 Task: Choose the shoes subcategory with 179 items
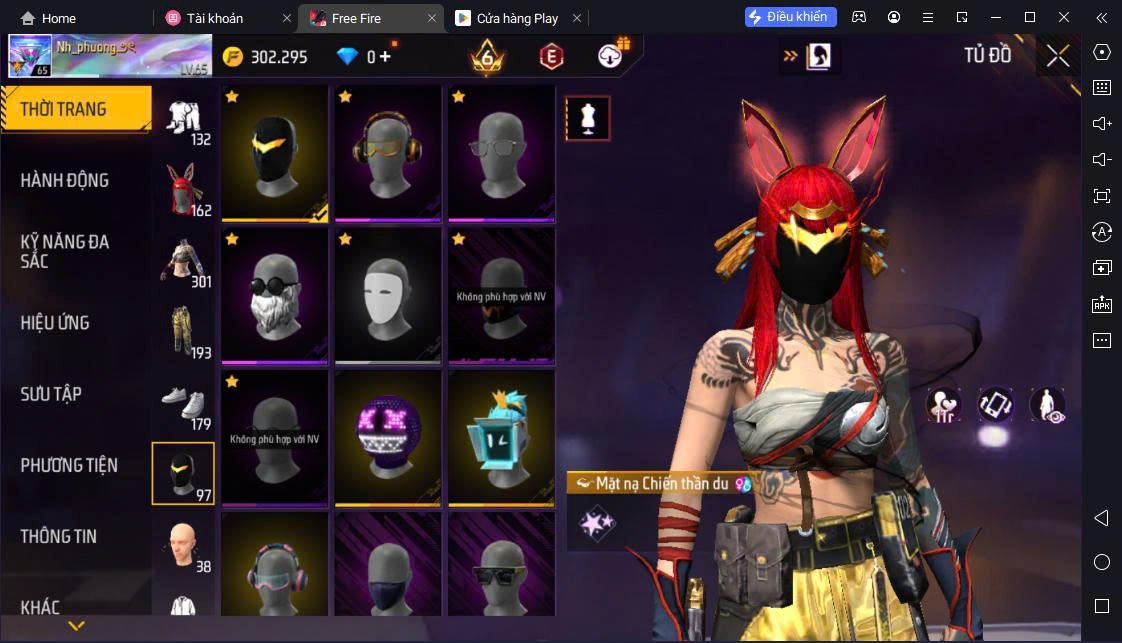(x=183, y=402)
